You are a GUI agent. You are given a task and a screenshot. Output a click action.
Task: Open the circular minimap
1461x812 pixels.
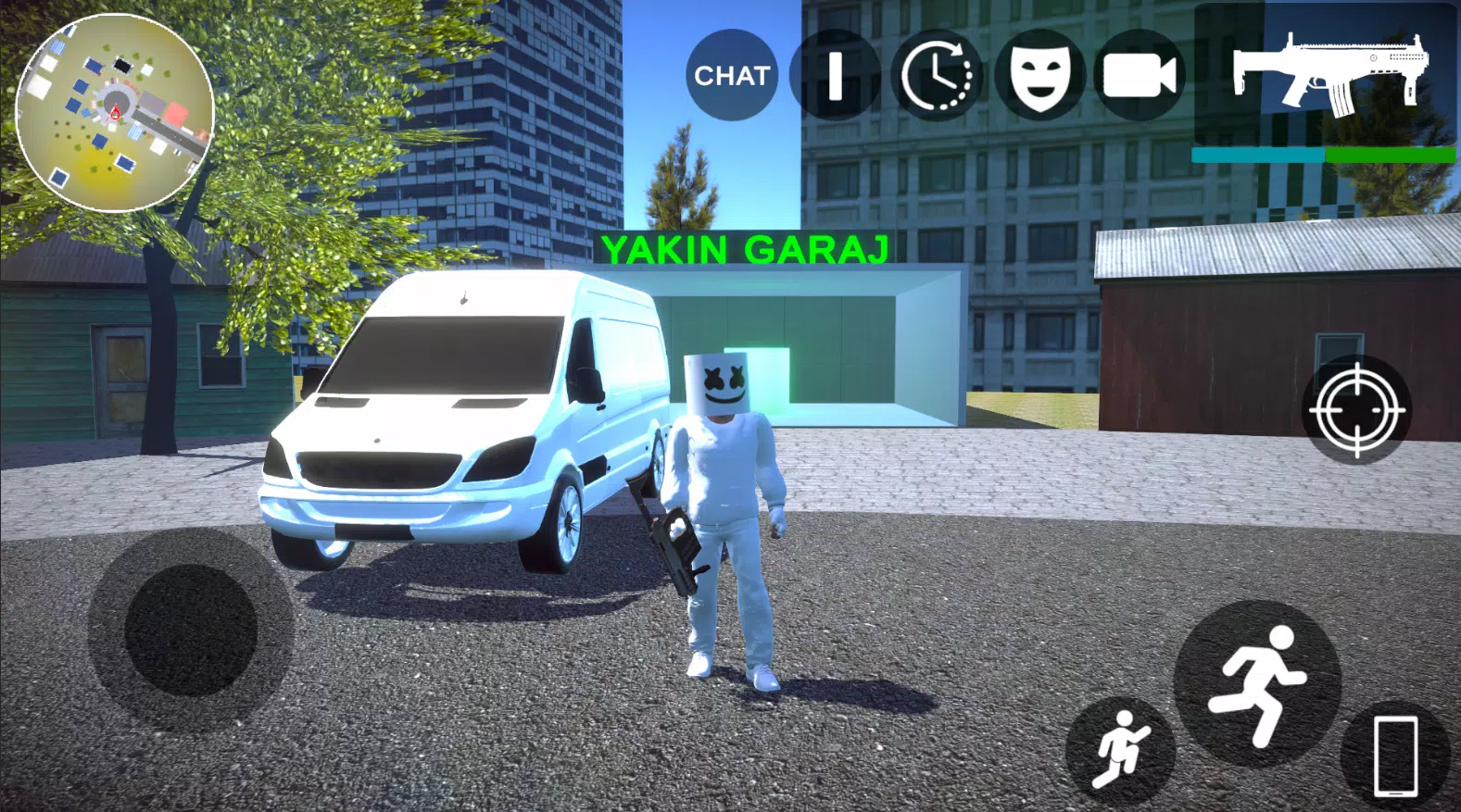point(115,113)
